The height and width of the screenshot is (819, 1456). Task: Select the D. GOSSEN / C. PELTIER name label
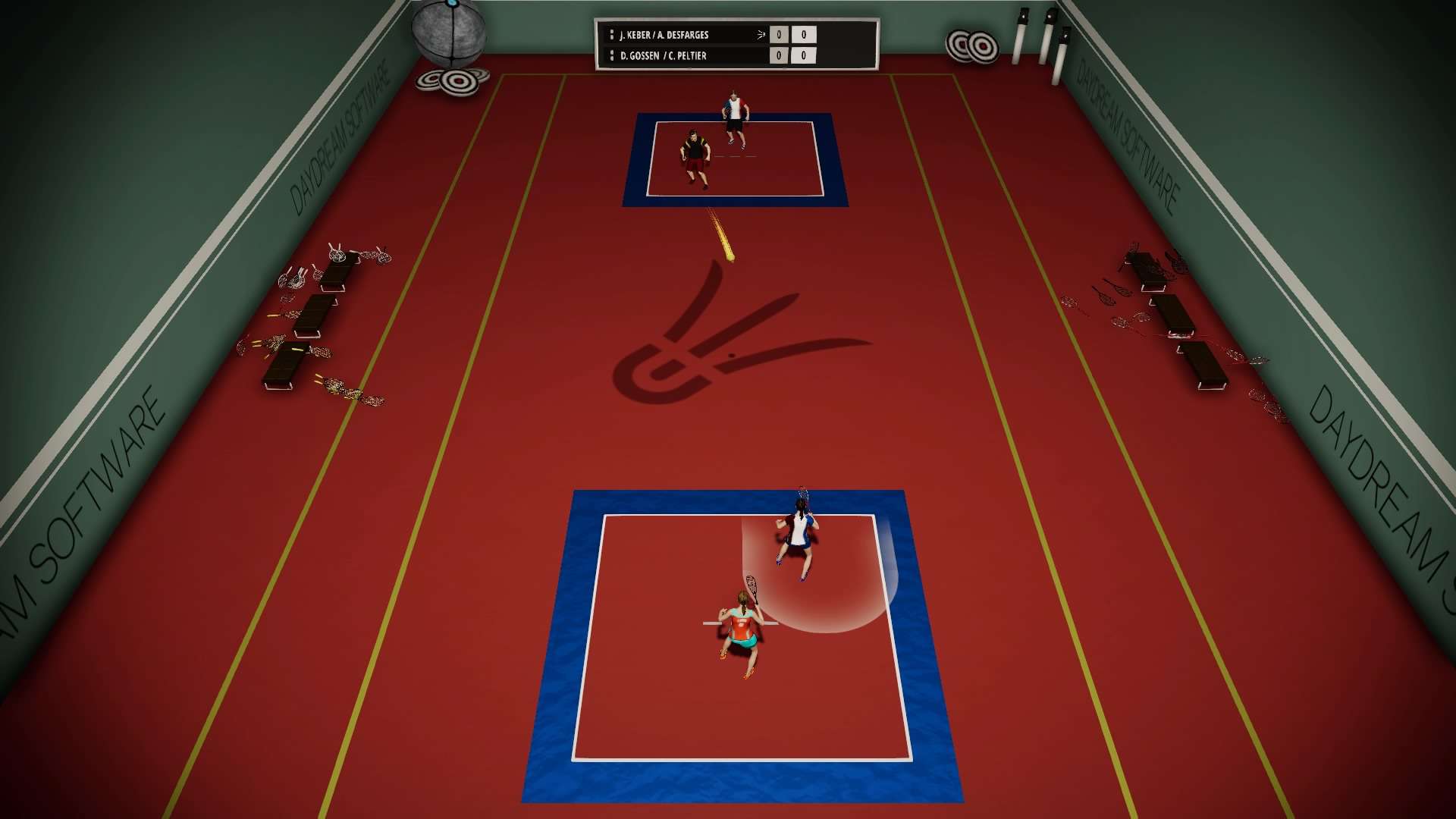click(662, 55)
